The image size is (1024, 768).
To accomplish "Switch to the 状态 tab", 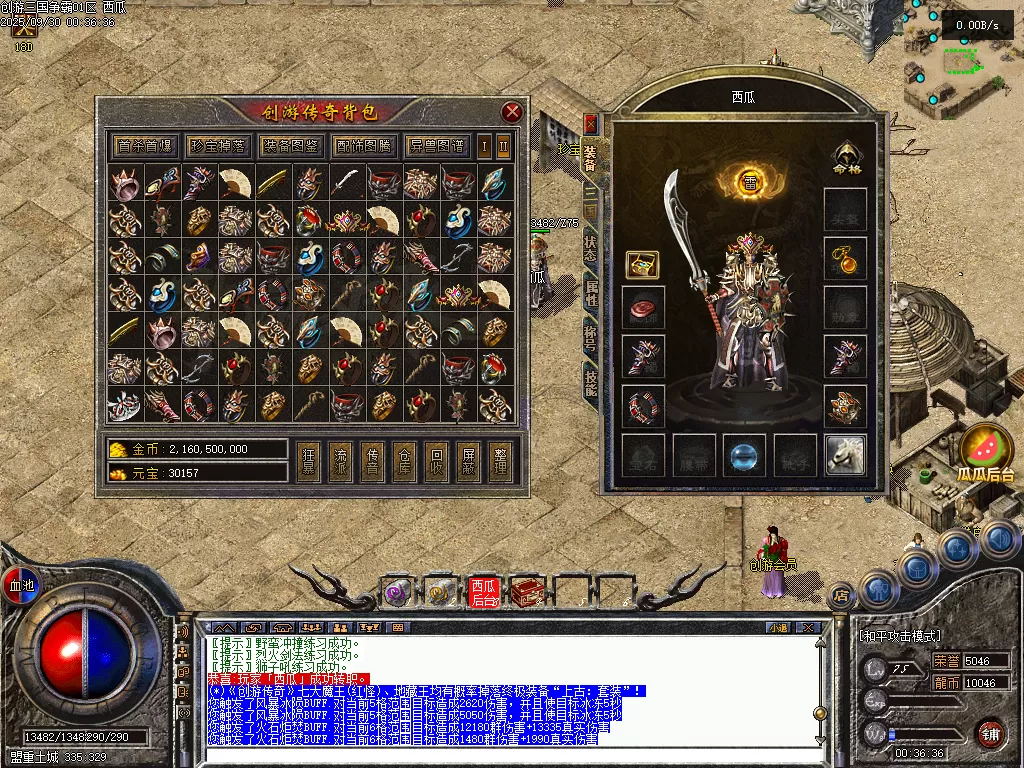I will (591, 244).
